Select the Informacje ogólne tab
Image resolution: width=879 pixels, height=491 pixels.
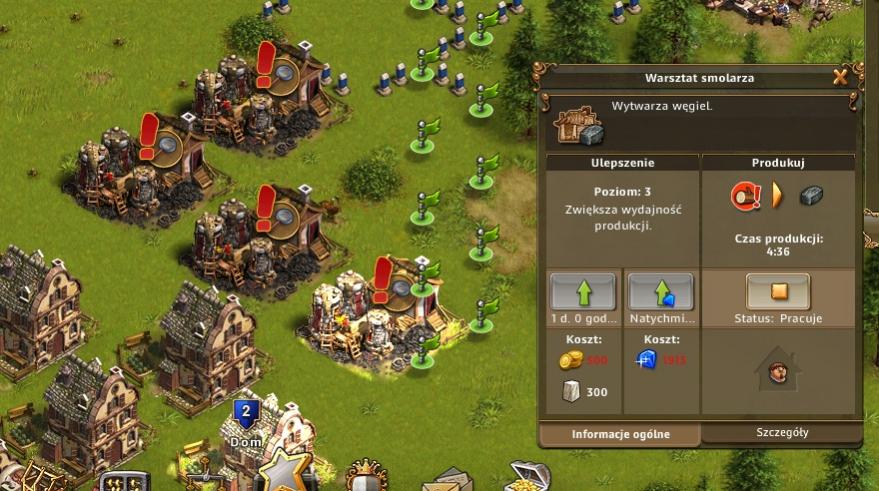620,434
